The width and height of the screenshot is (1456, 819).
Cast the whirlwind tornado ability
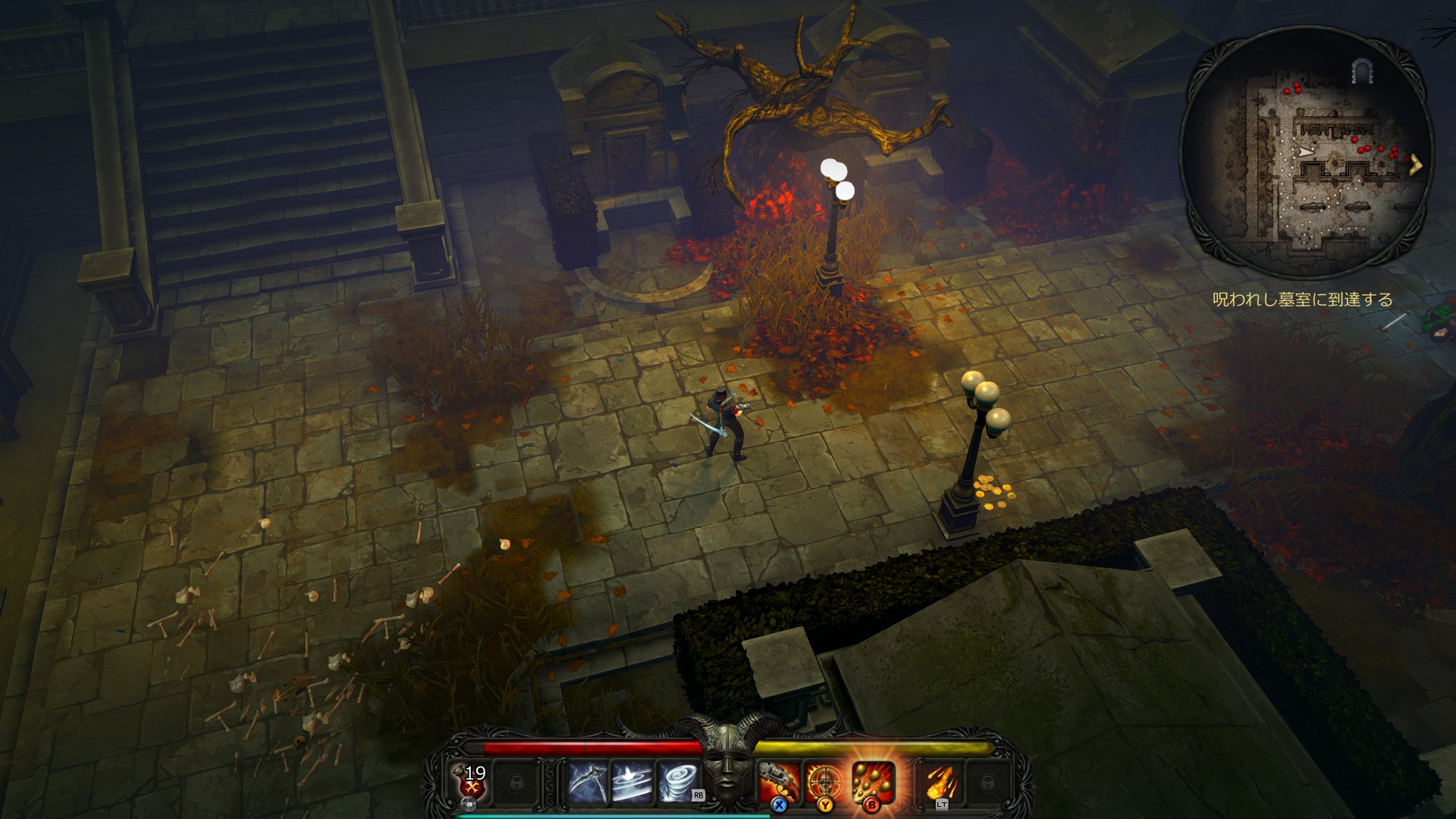pos(676,782)
